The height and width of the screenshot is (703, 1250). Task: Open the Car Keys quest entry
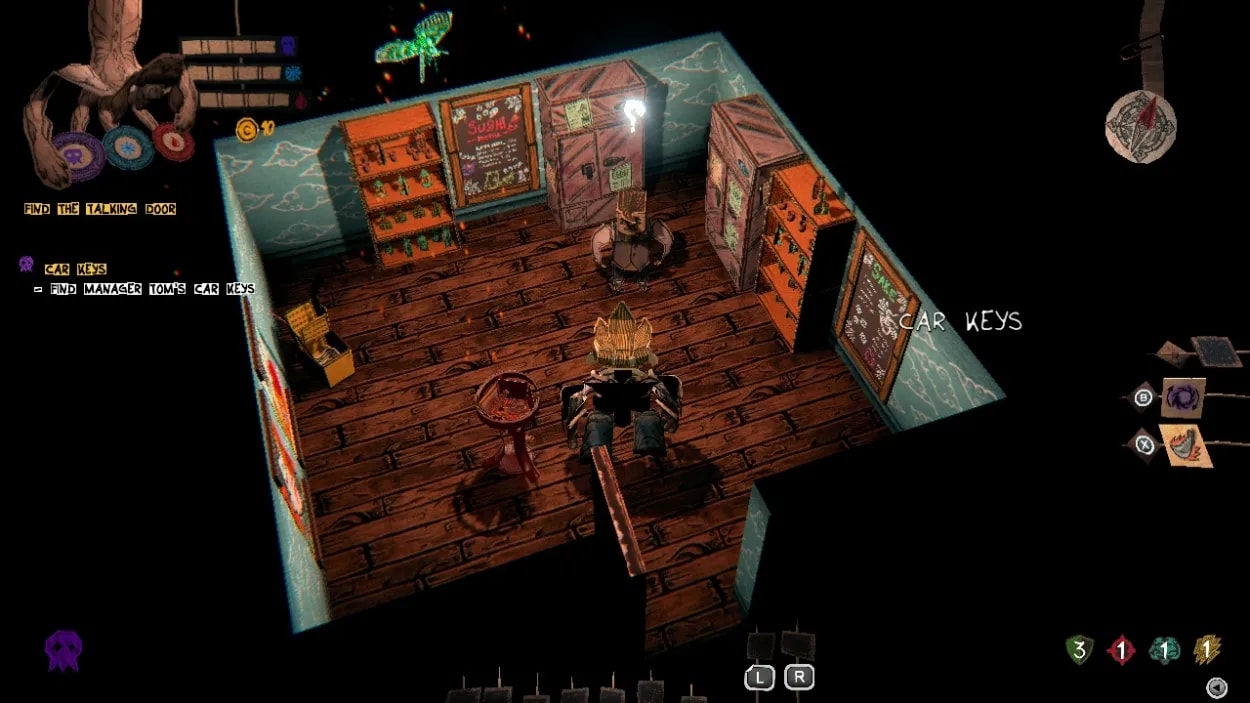pos(75,268)
